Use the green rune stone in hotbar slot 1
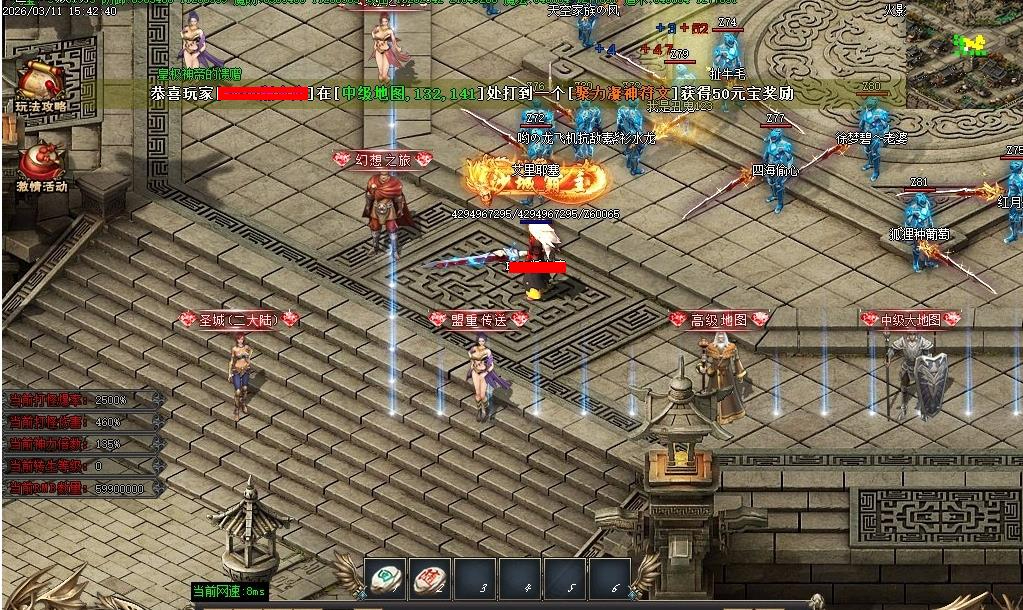The height and width of the screenshot is (610, 1023). [384, 577]
